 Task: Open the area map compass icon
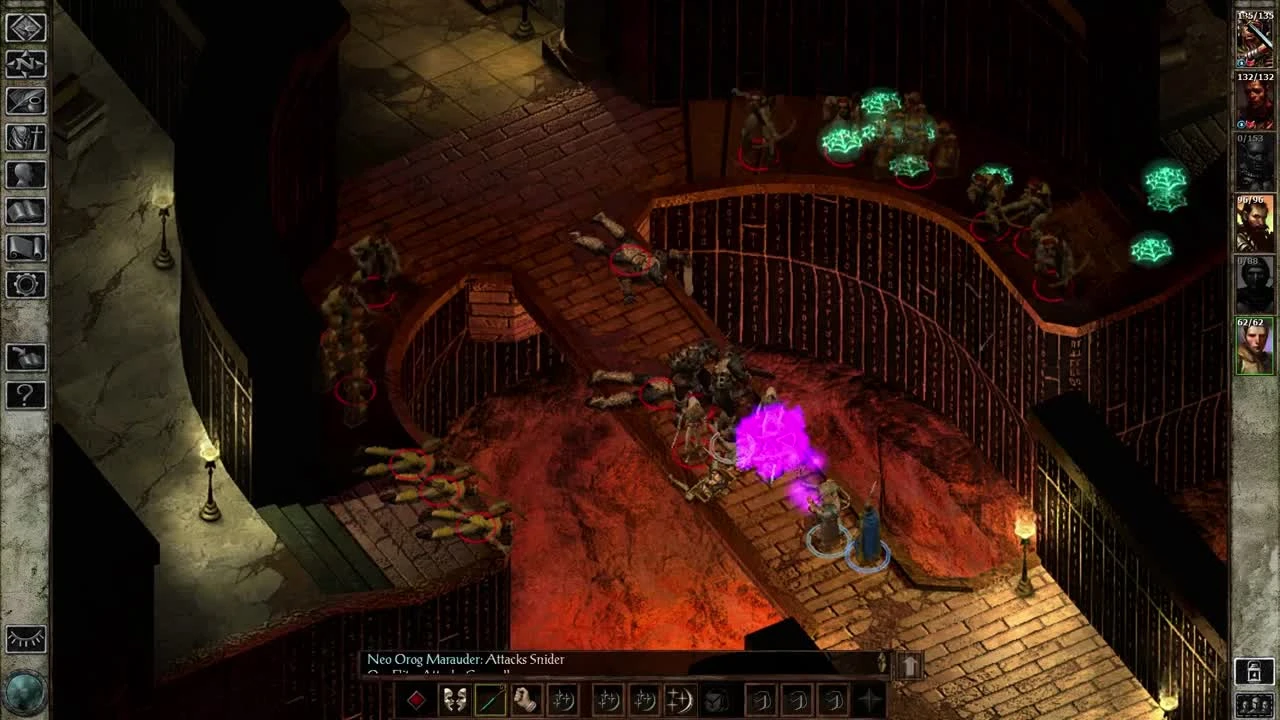26,64
